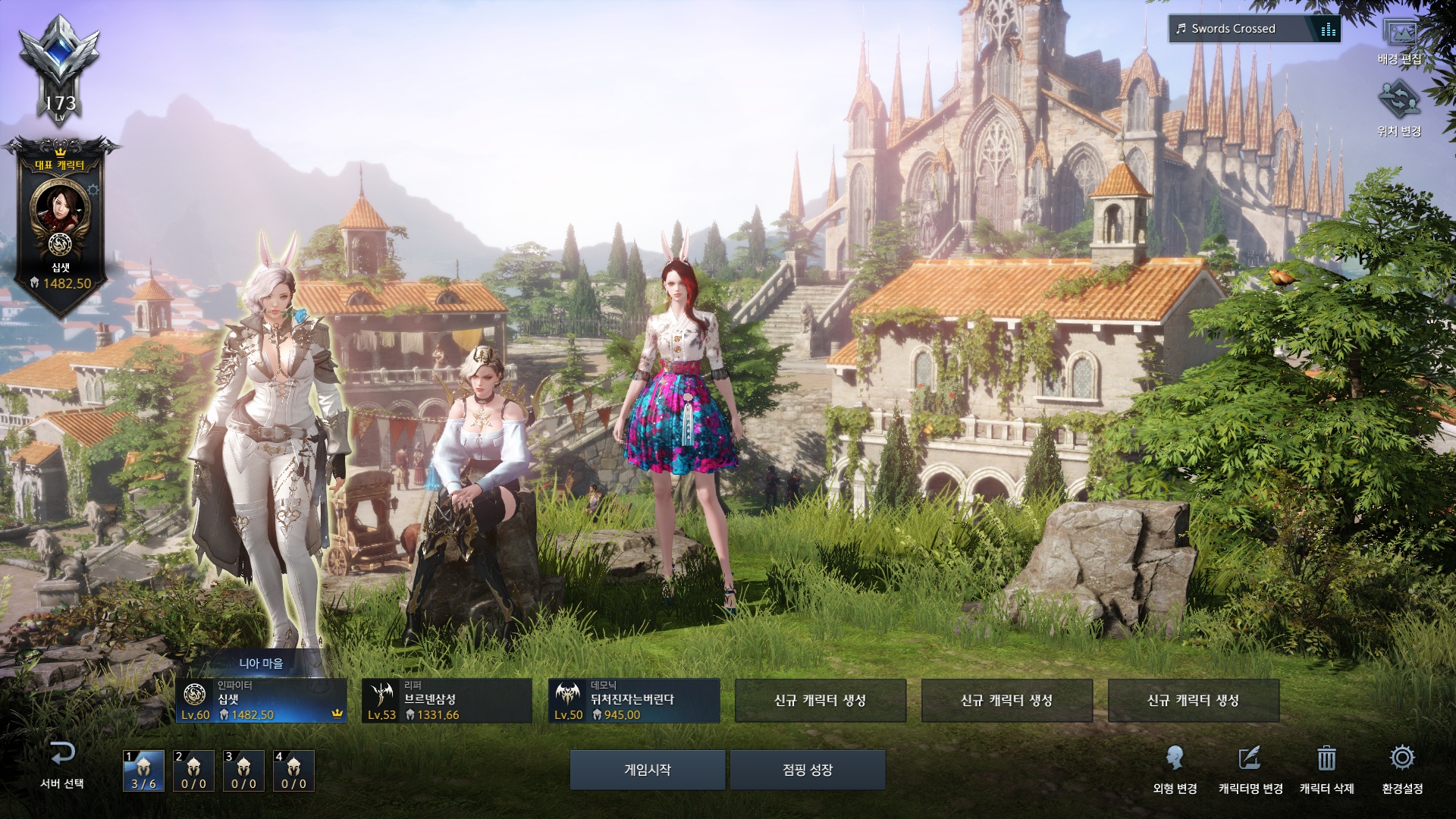Switch to character page 4
This screenshot has width=1456, height=819.
(x=293, y=770)
